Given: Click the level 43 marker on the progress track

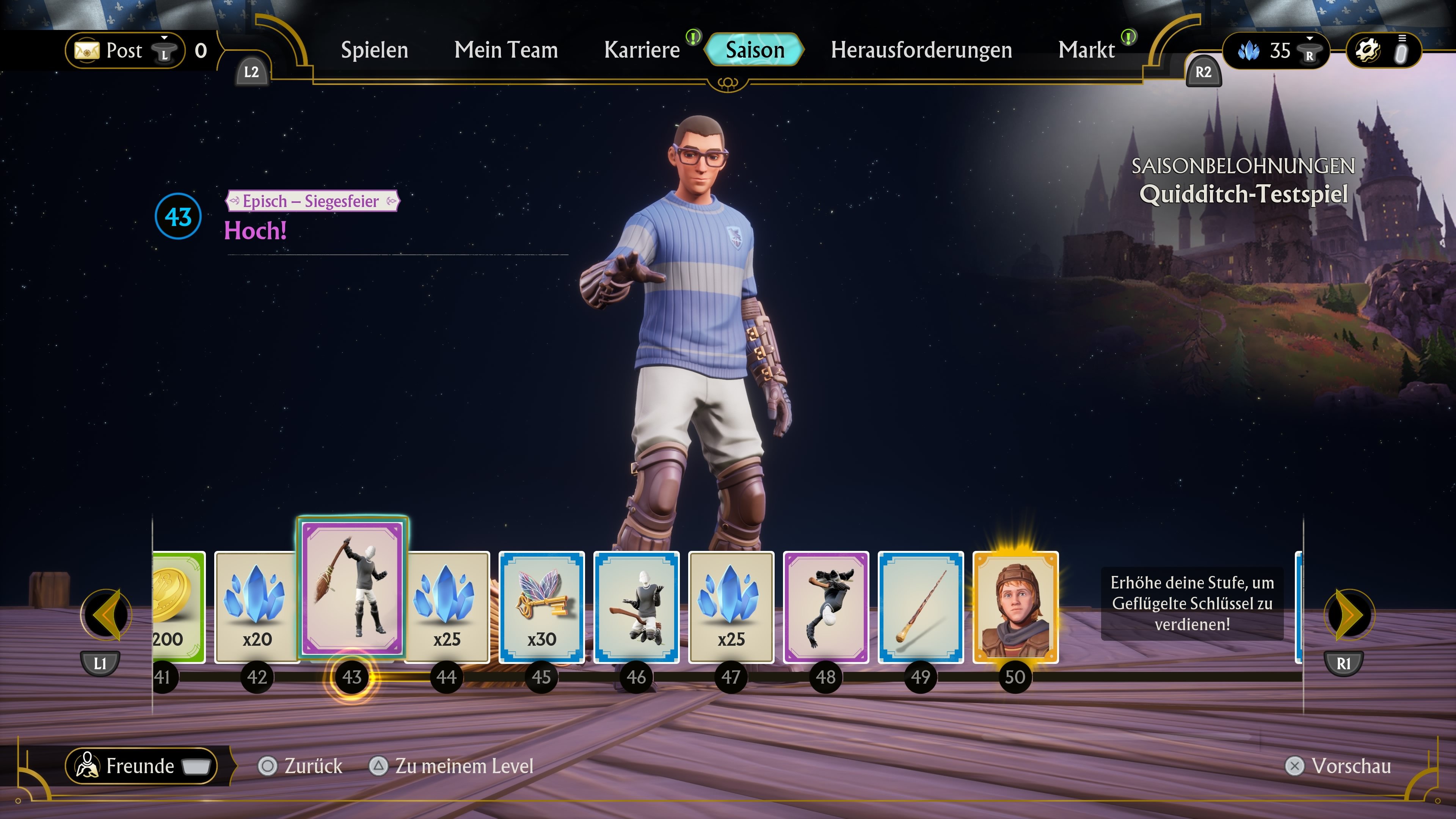Looking at the screenshot, I should 352,676.
